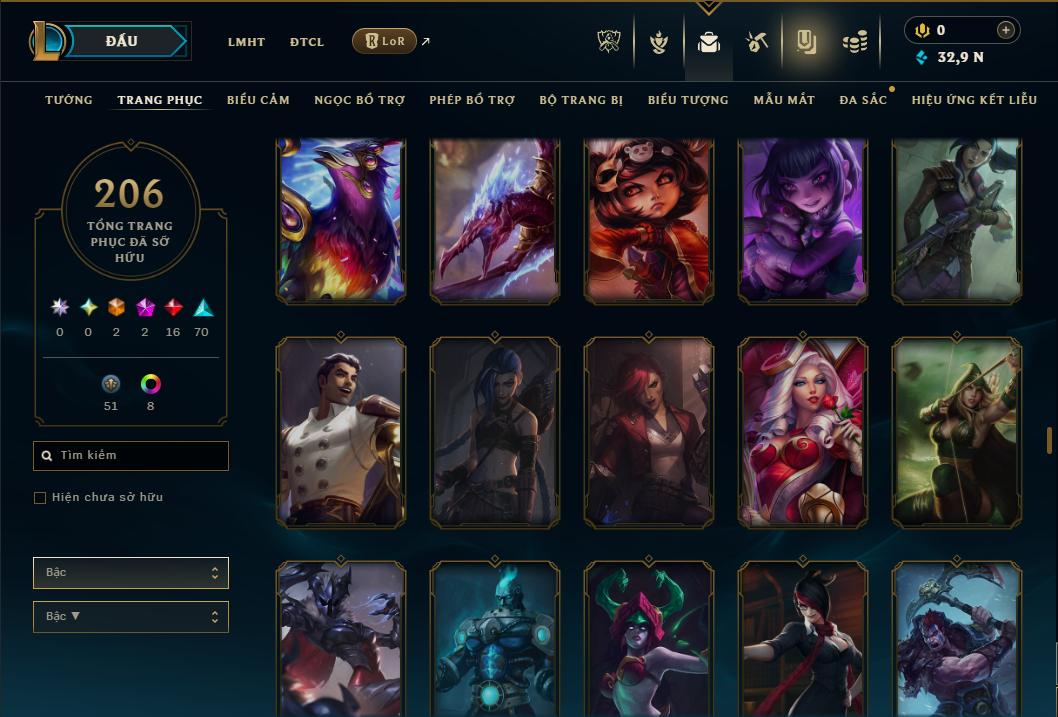This screenshot has width=1058, height=717.
Task: Open the PHÉP BỔ TRỢ spells tab
Action: 472,100
